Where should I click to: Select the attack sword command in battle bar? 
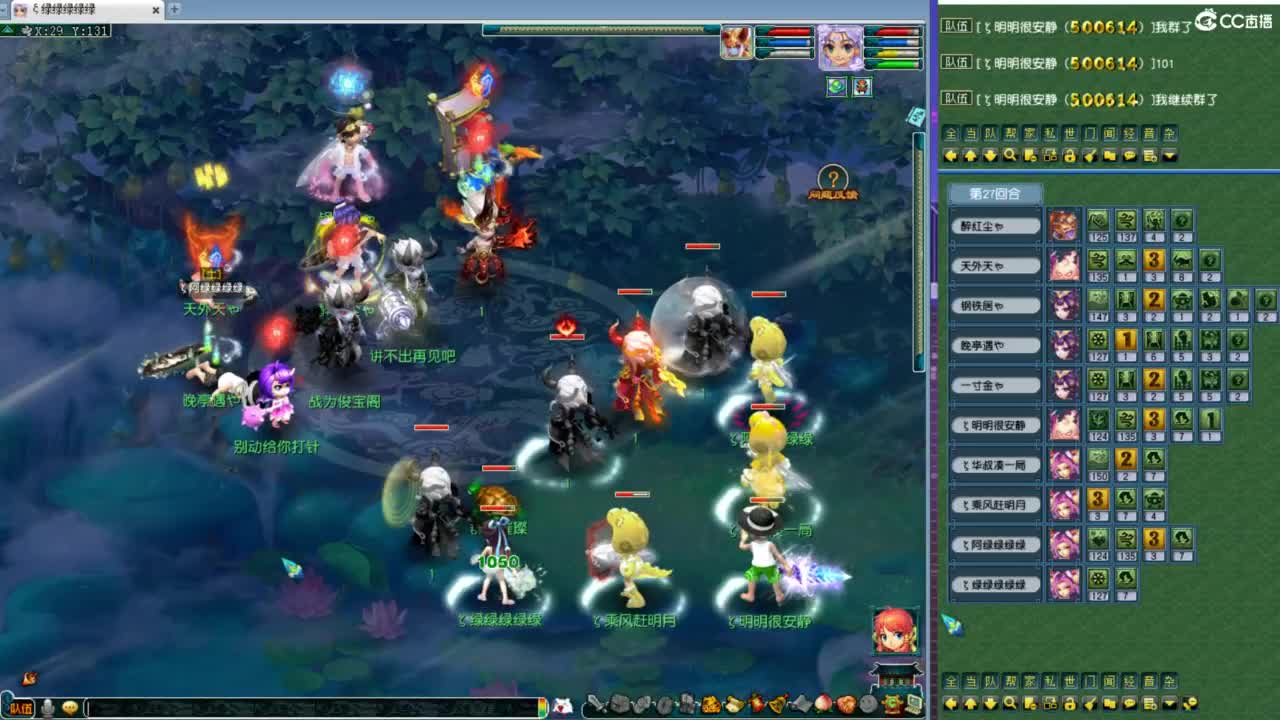(x=597, y=703)
